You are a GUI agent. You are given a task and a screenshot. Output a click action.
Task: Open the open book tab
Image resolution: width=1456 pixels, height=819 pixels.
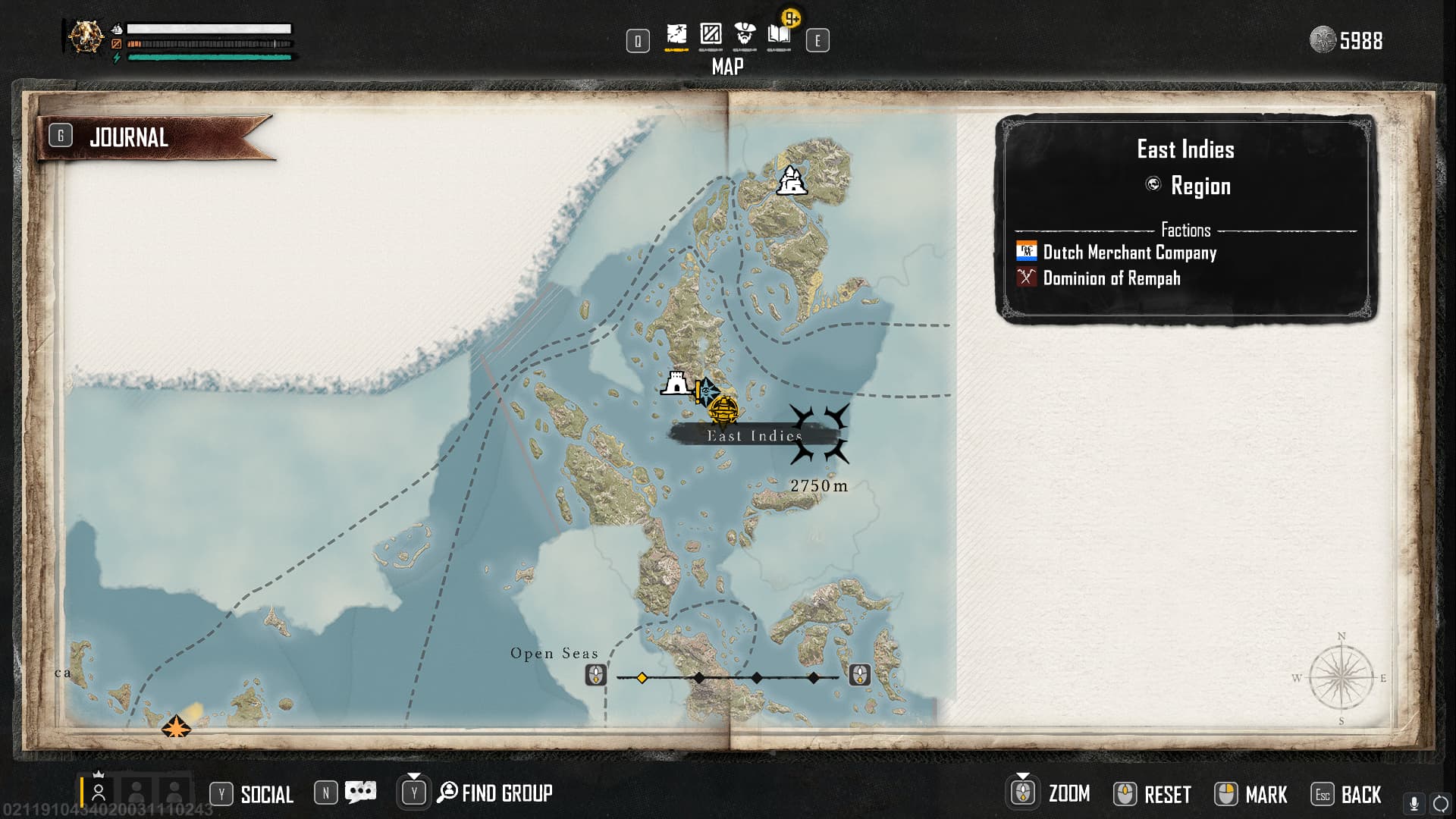[780, 35]
